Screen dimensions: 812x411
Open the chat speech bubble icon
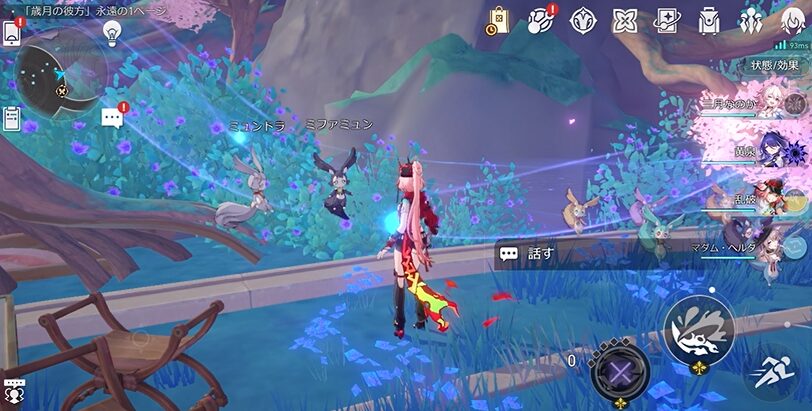pos(112,118)
